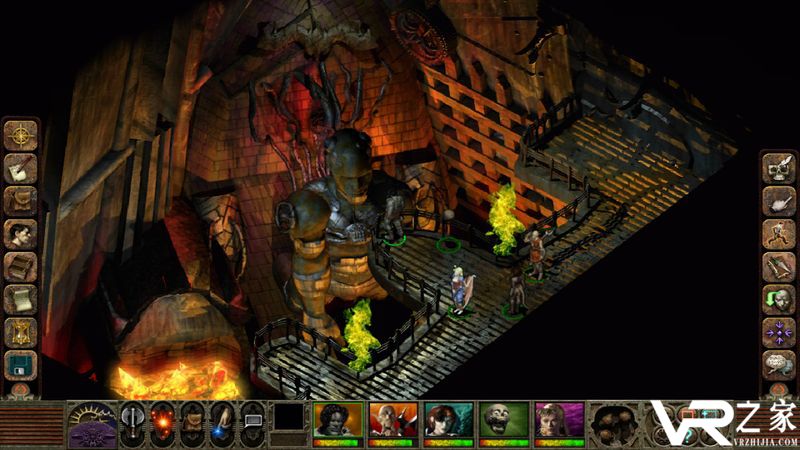Select the grabbing hand action button

778,201
